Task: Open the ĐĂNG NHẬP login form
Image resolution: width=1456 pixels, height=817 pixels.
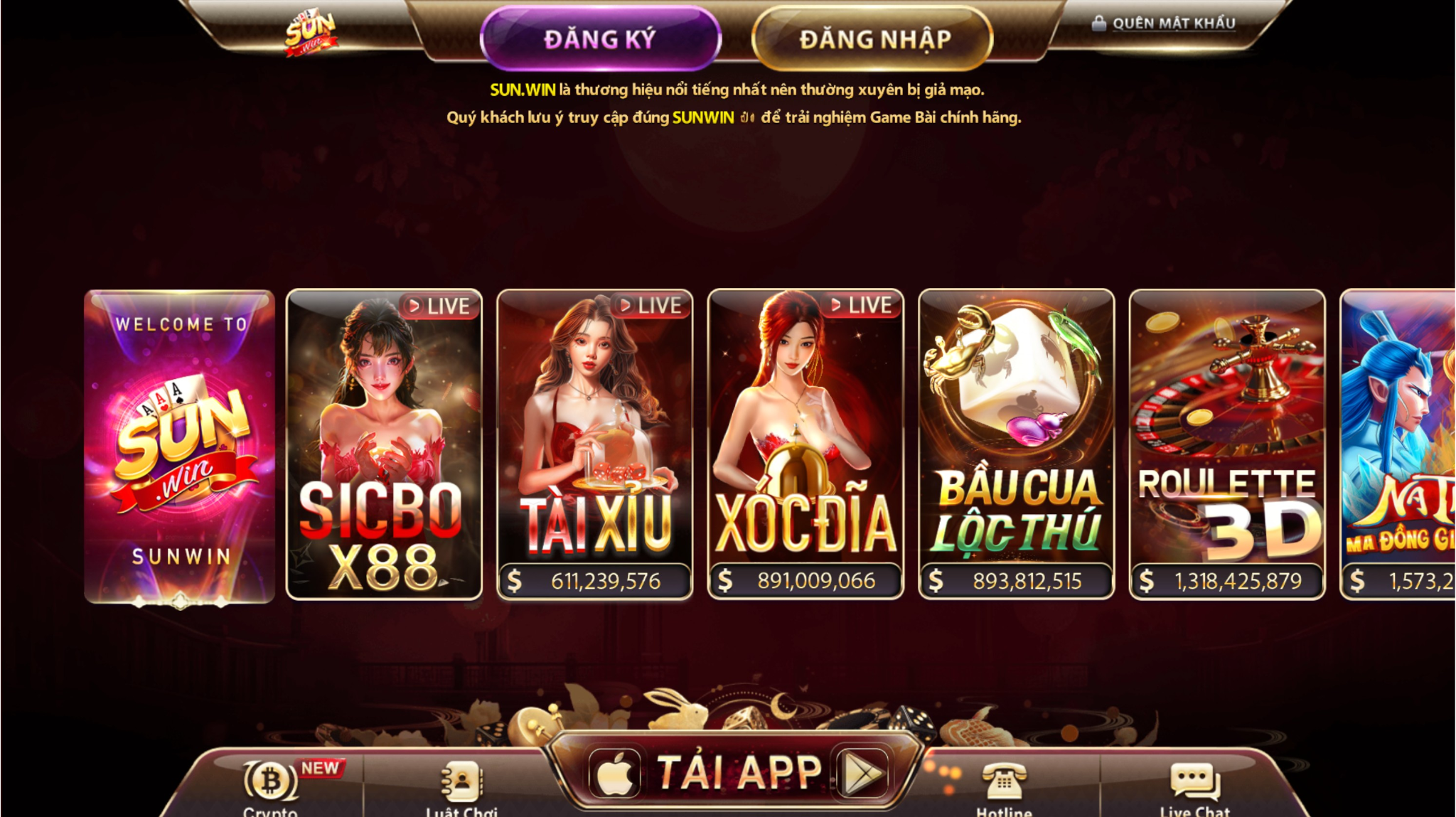Action: [873, 39]
